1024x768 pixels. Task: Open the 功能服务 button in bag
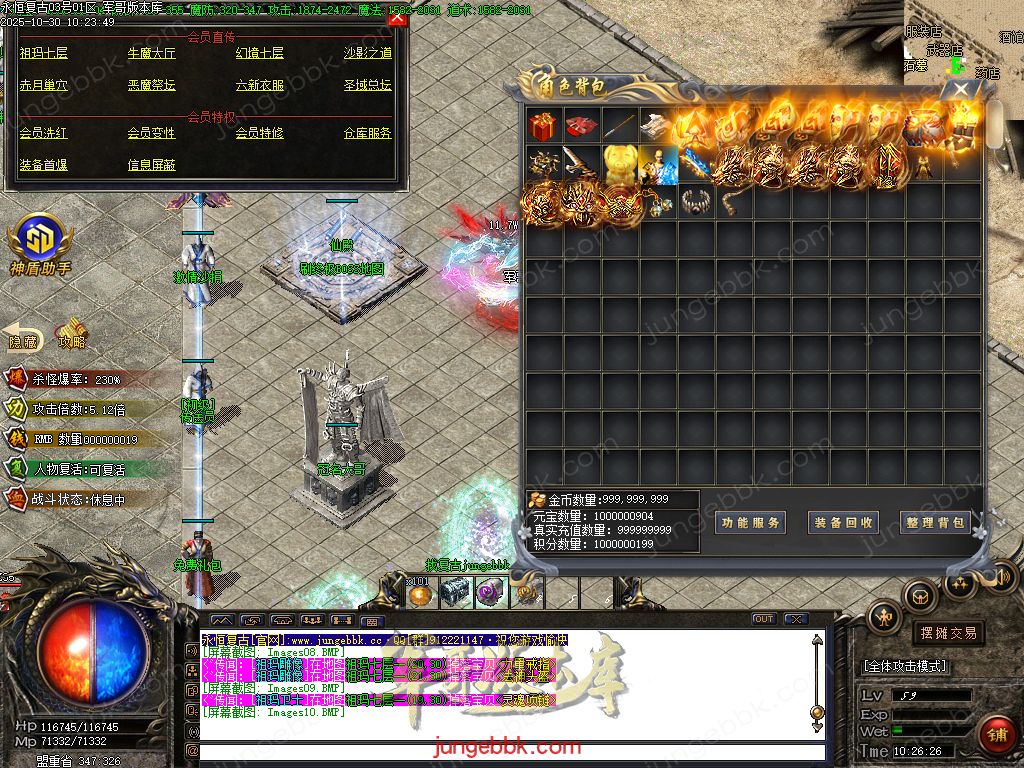tap(750, 522)
